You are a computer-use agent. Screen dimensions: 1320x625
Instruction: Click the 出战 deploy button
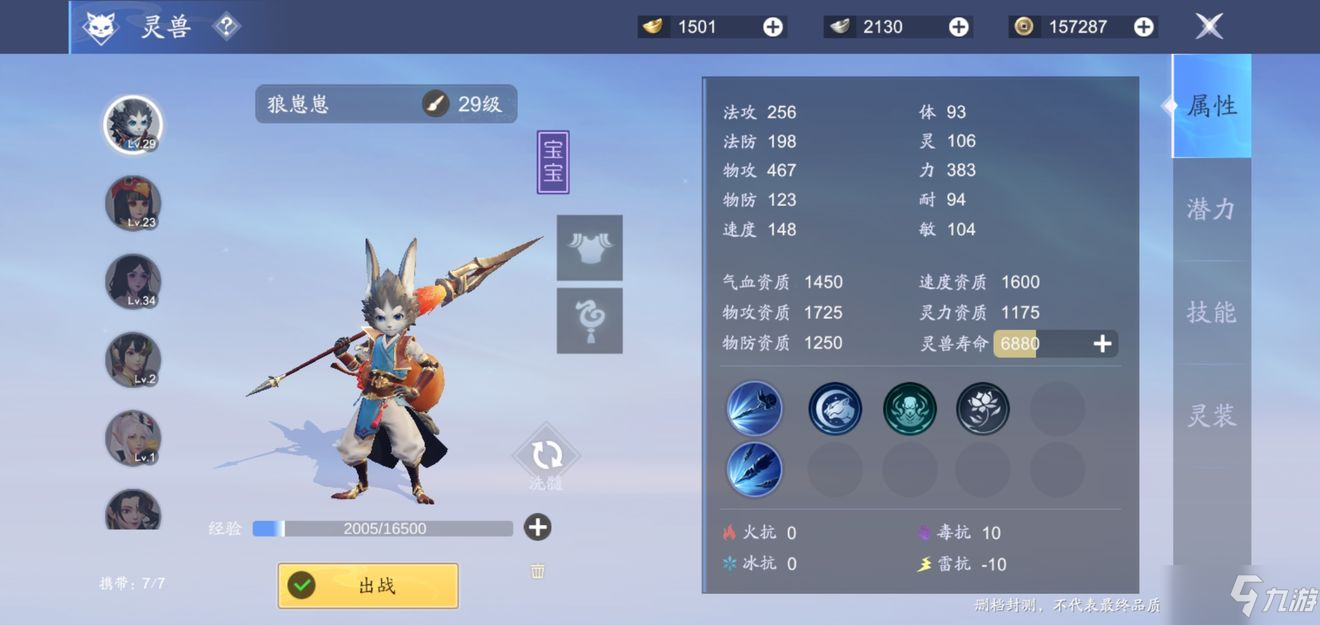(x=368, y=586)
